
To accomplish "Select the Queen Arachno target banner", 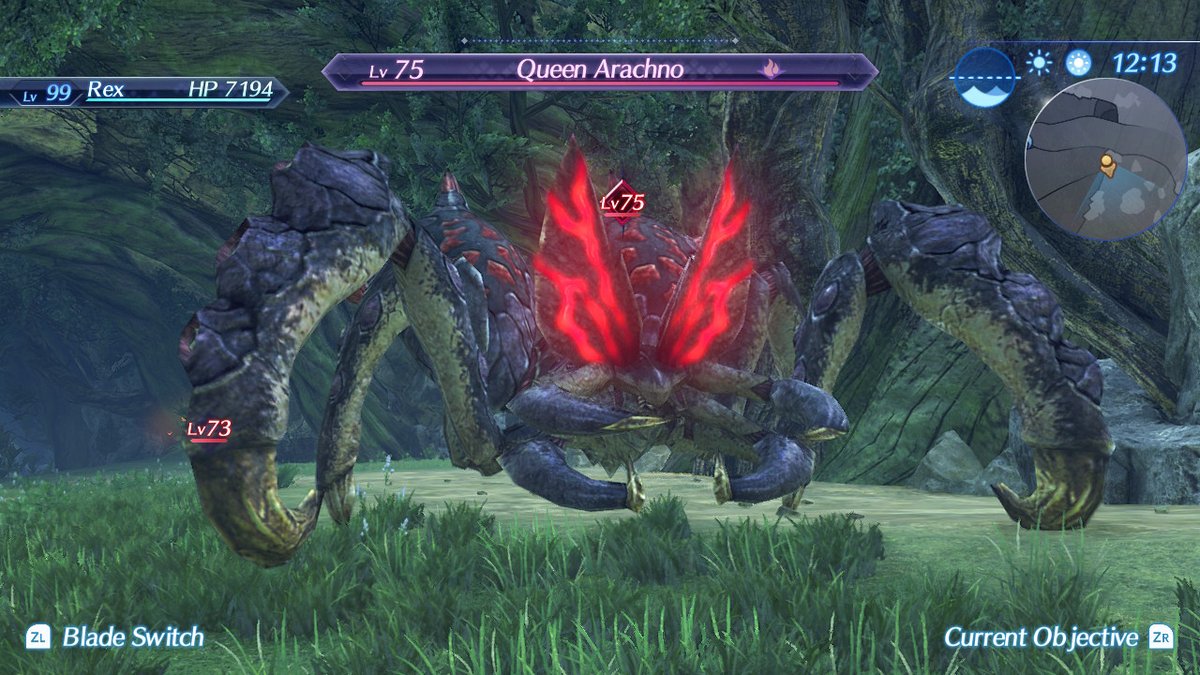I will coord(600,71).
